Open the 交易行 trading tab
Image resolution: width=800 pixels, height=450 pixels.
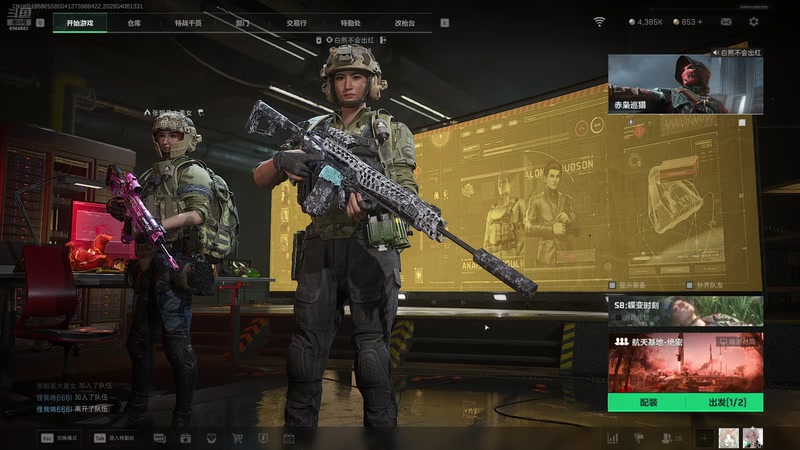296,22
